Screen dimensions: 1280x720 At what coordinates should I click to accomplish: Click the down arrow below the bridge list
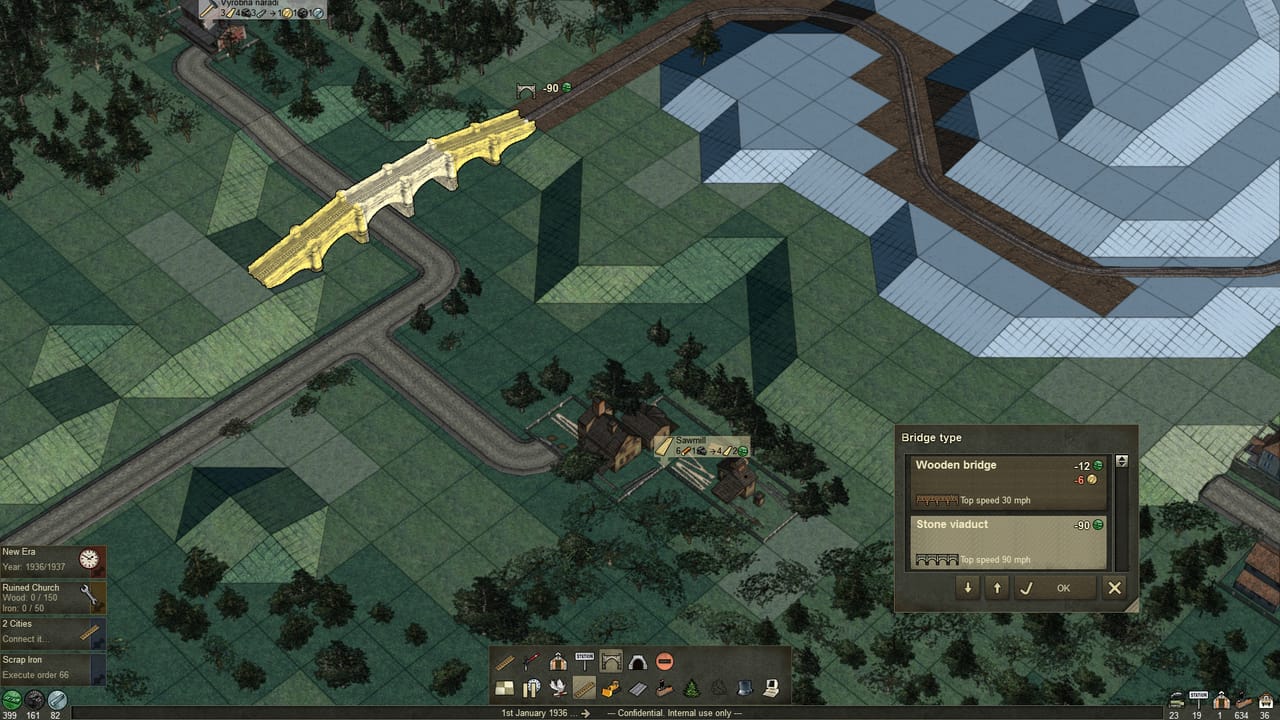click(x=967, y=588)
